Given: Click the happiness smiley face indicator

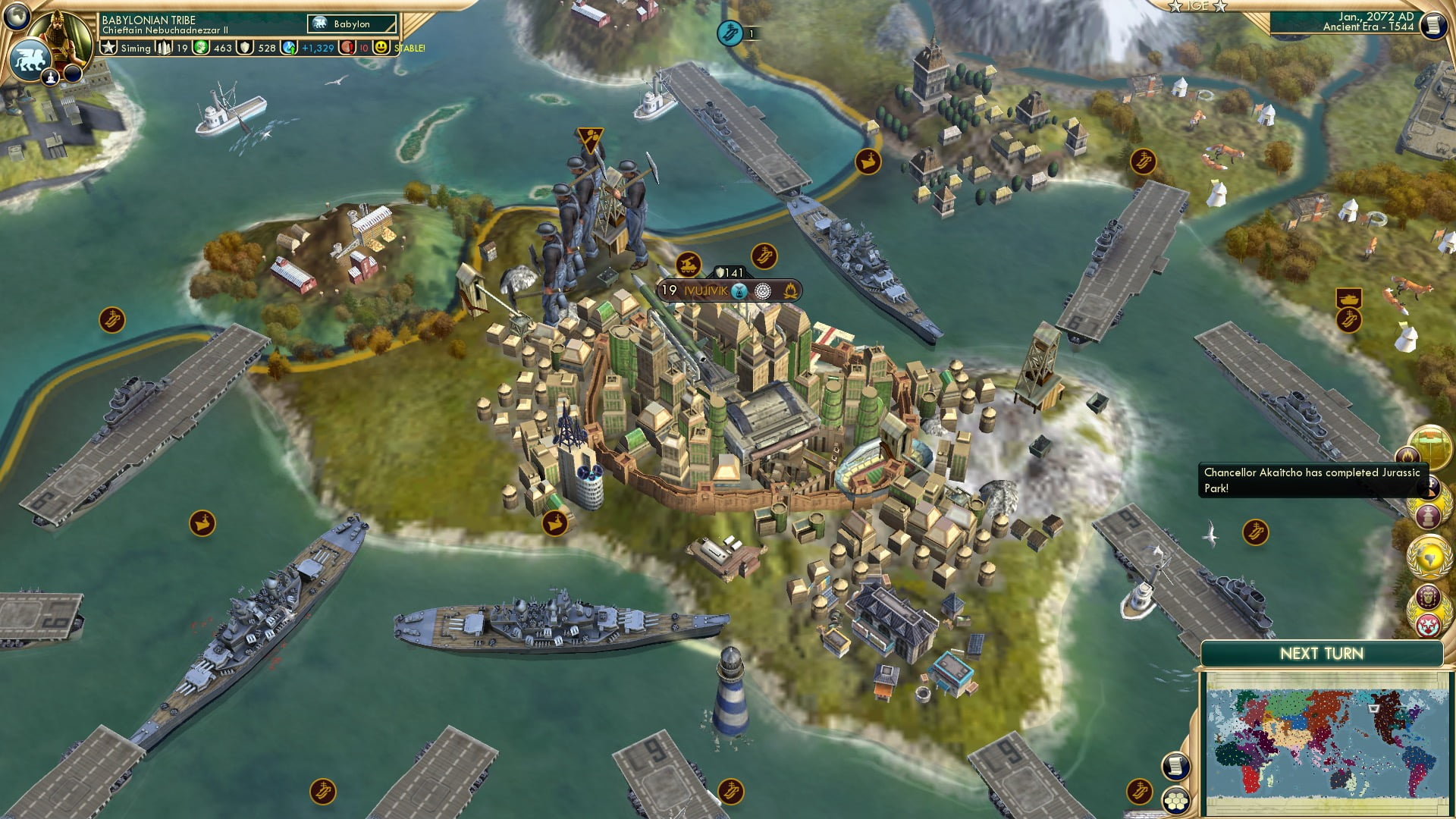Looking at the screenshot, I should click(x=380, y=48).
